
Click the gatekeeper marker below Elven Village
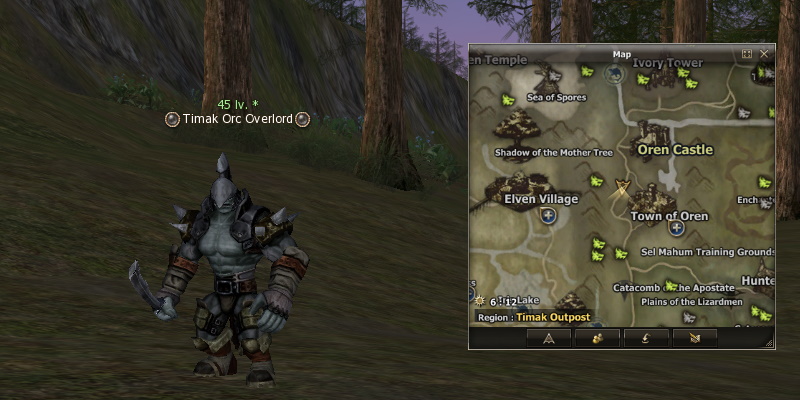[x=548, y=216]
